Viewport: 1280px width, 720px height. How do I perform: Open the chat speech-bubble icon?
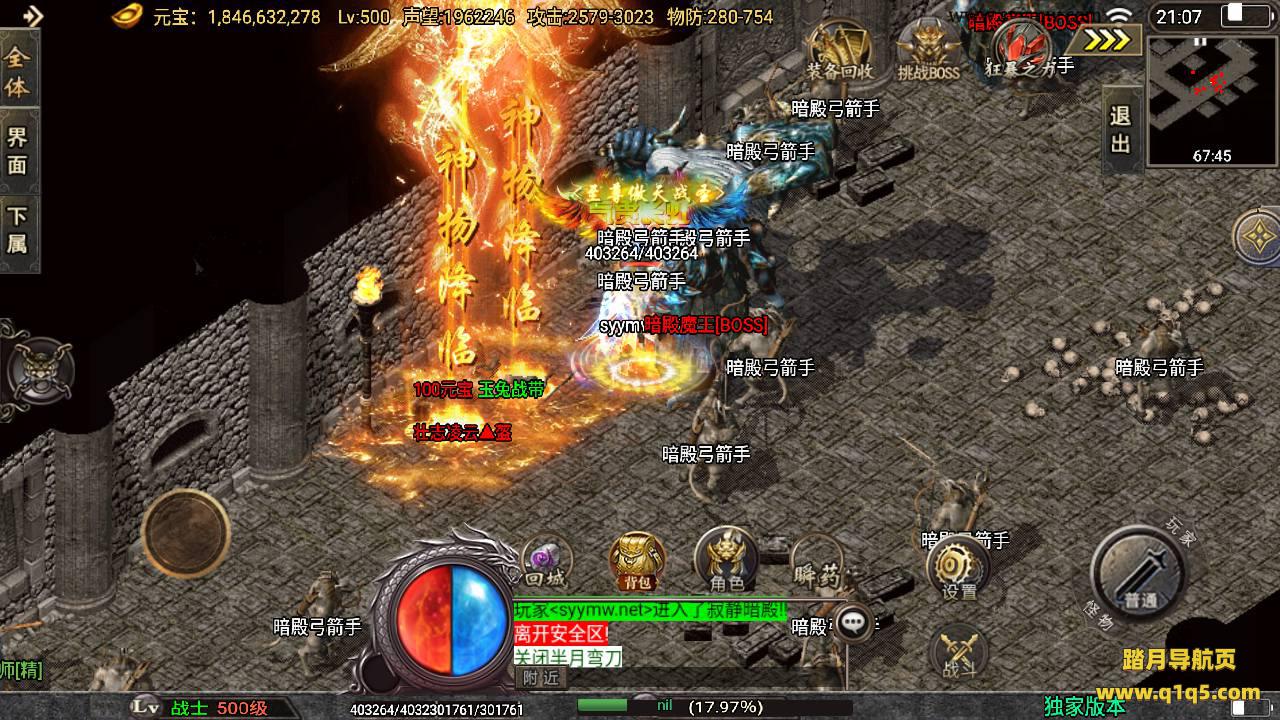pos(853,623)
